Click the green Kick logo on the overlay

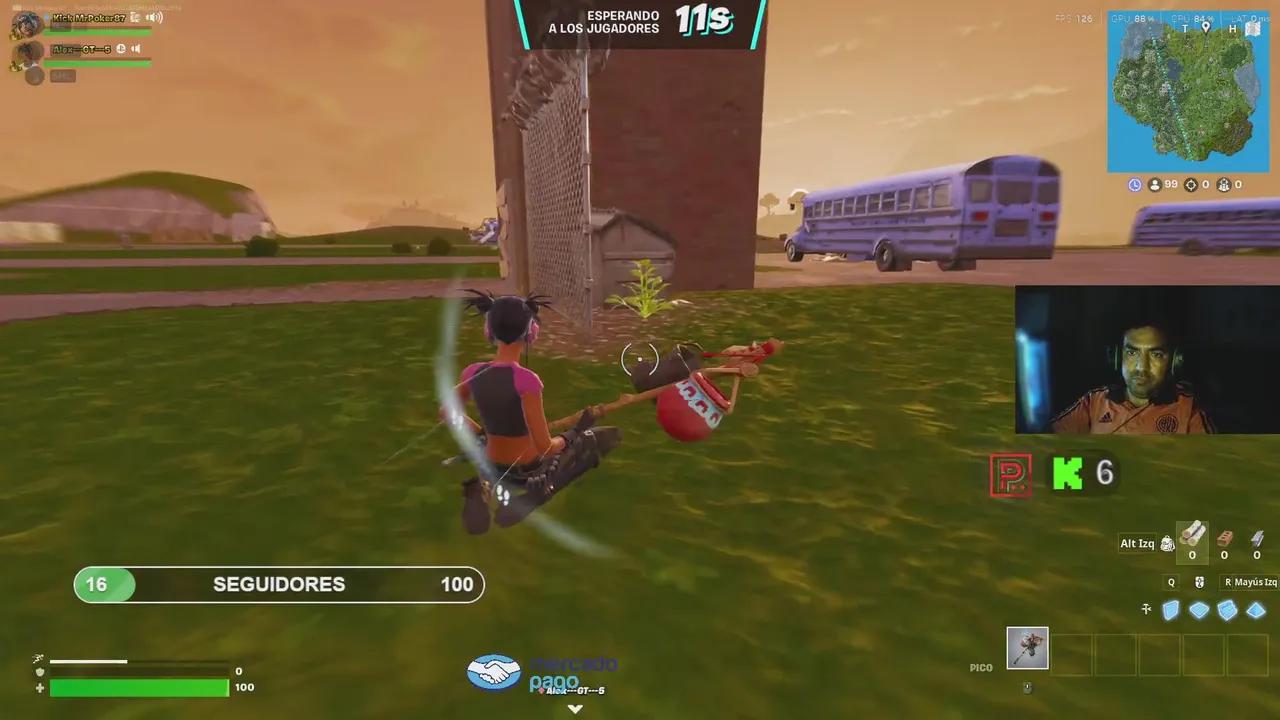[1068, 474]
